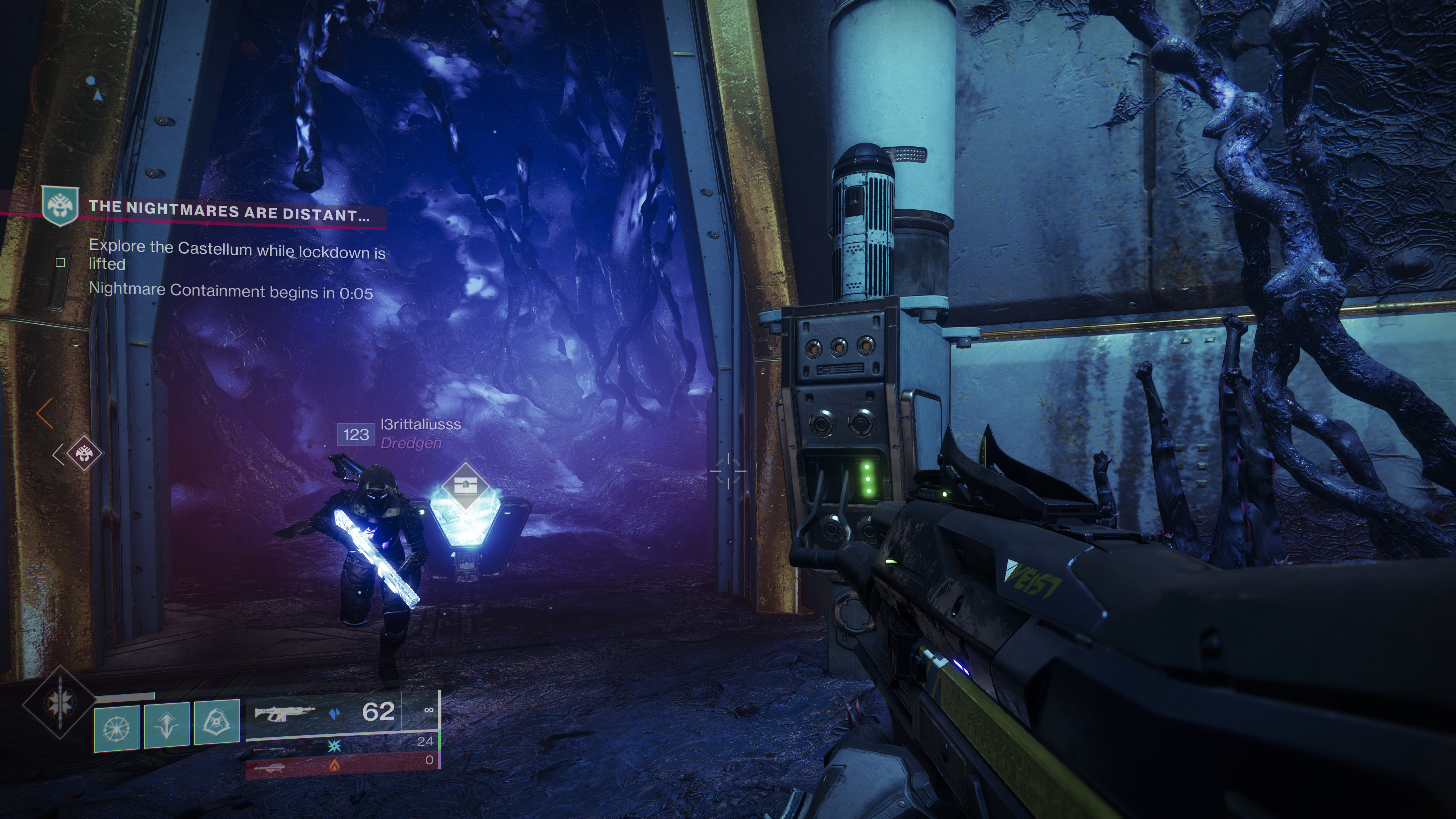
Task: Activate the hooded melee ability icon
Action: [217, 722]
